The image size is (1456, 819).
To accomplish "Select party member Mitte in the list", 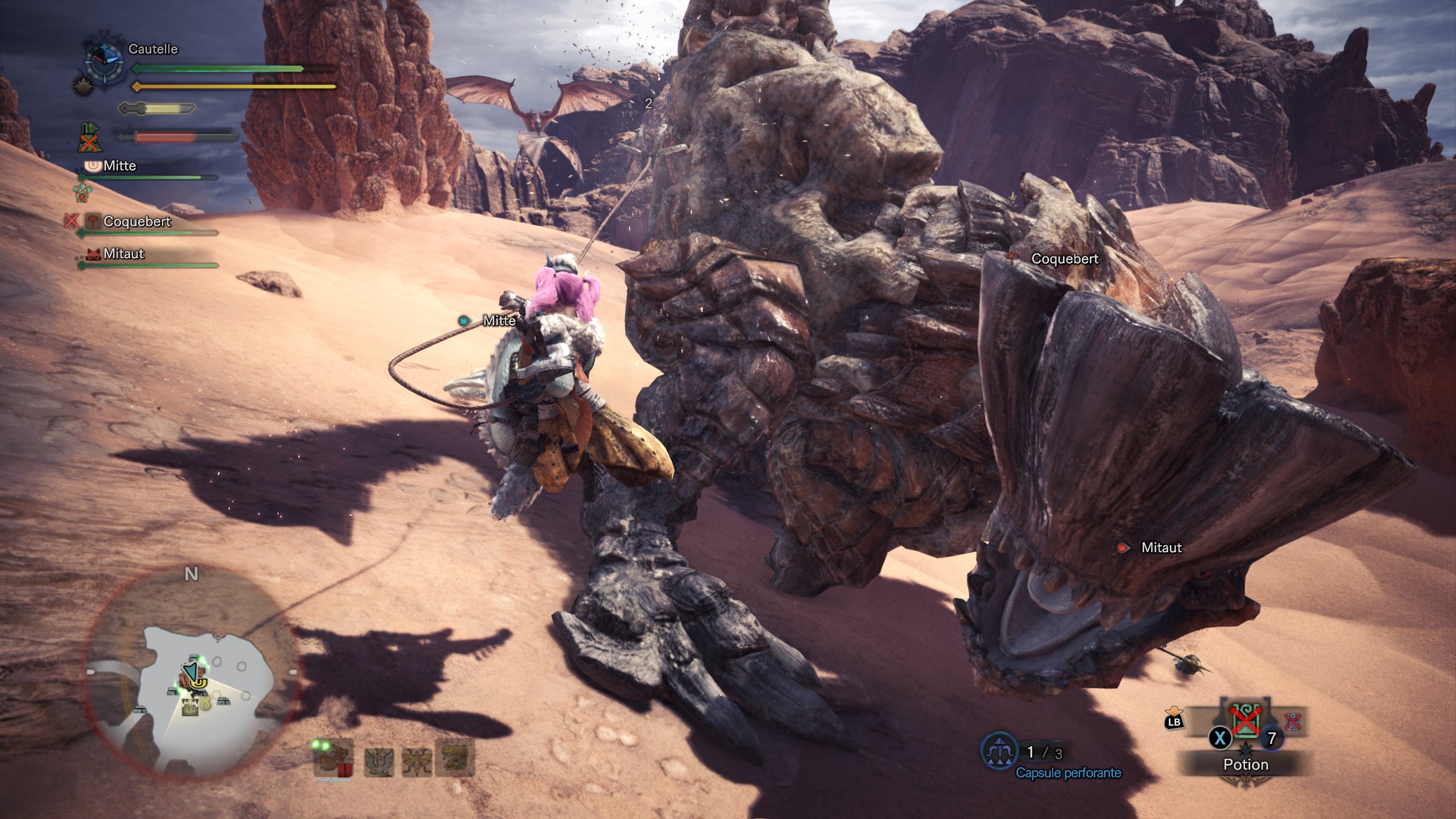I will [x=119, y=166].
